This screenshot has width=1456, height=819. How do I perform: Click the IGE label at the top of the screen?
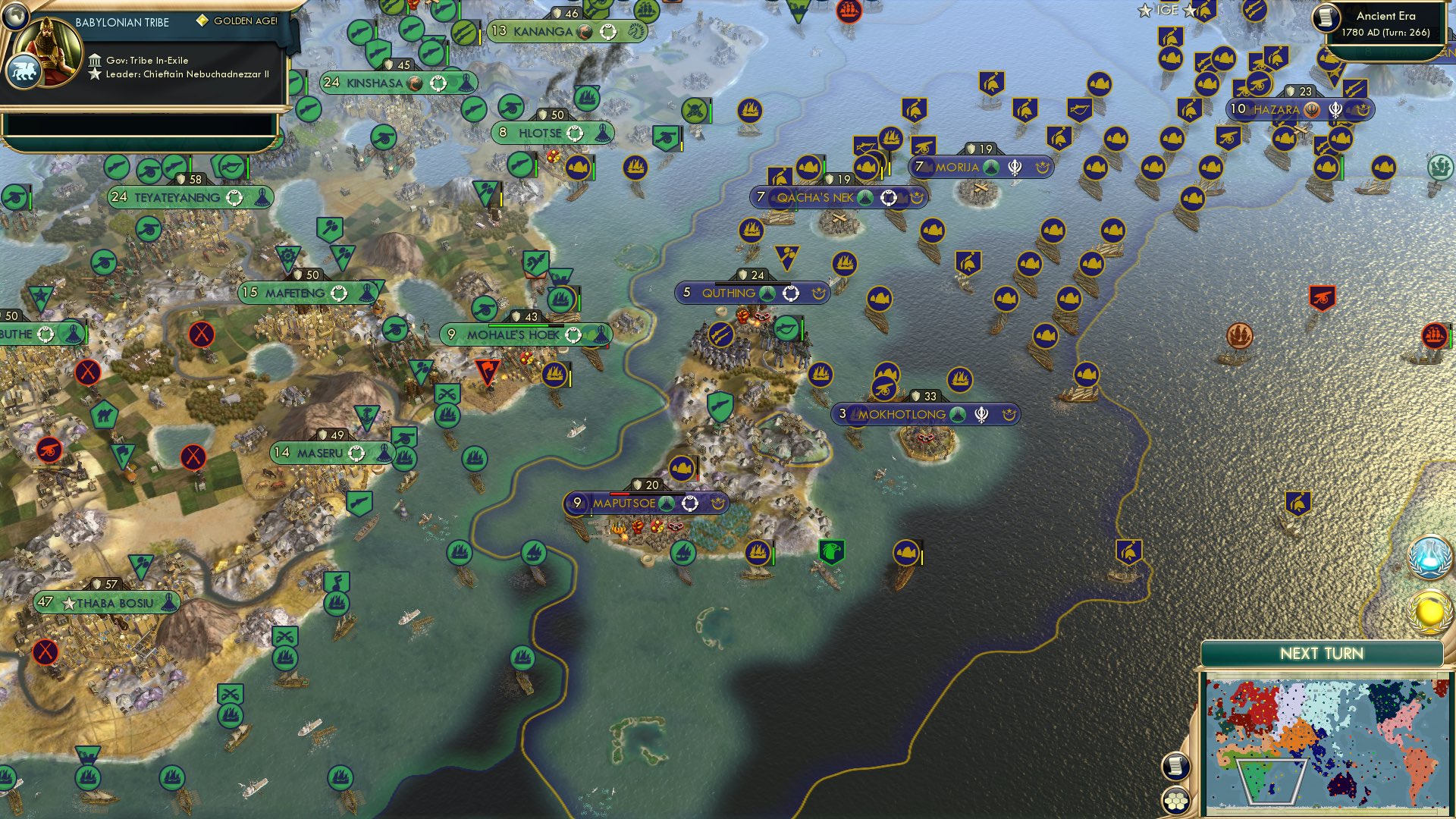1166,11
